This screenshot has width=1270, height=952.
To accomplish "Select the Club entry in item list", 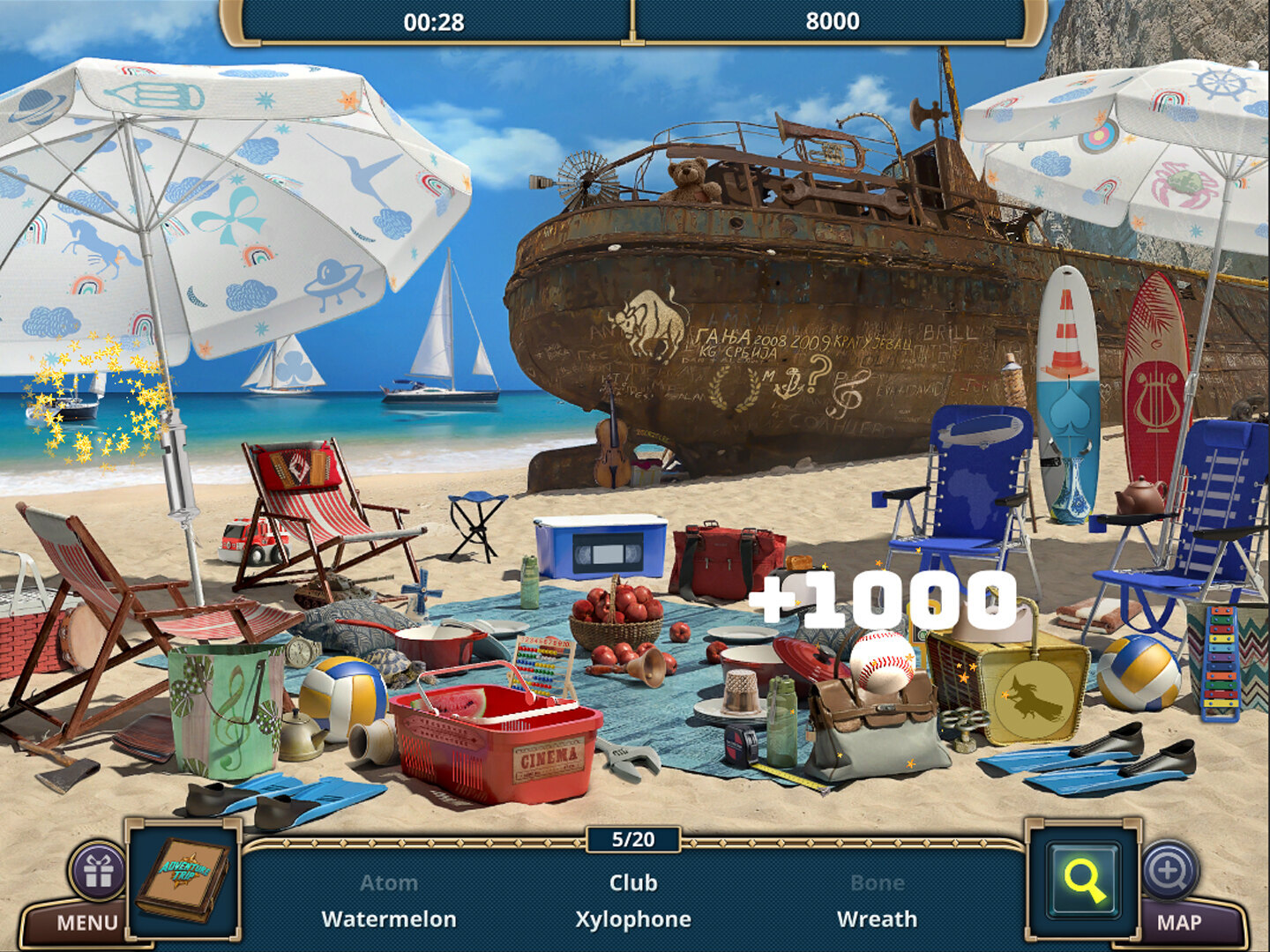I will coord(633,882).
